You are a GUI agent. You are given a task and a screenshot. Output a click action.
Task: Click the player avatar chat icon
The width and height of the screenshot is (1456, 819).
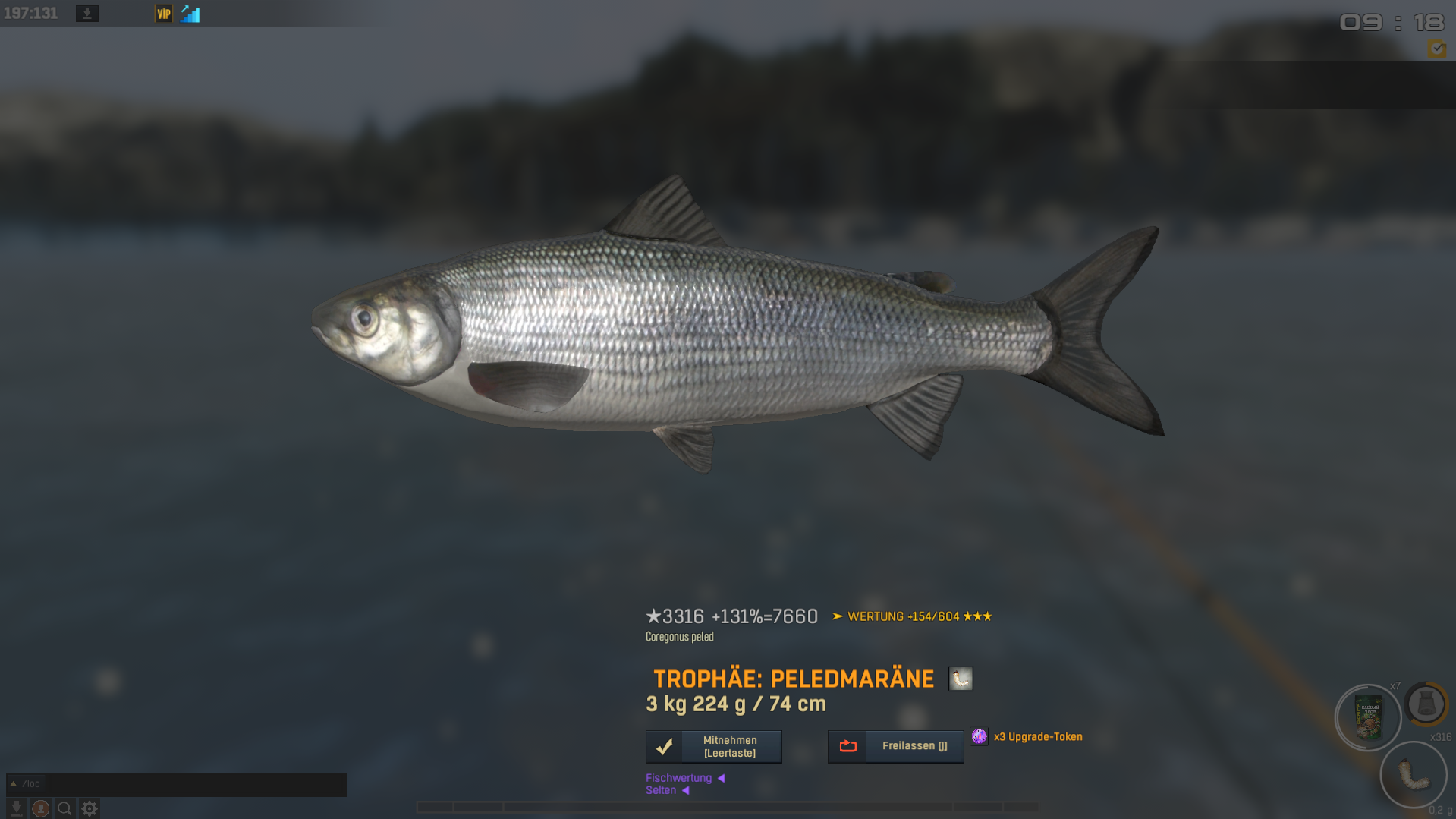(41, 808)
